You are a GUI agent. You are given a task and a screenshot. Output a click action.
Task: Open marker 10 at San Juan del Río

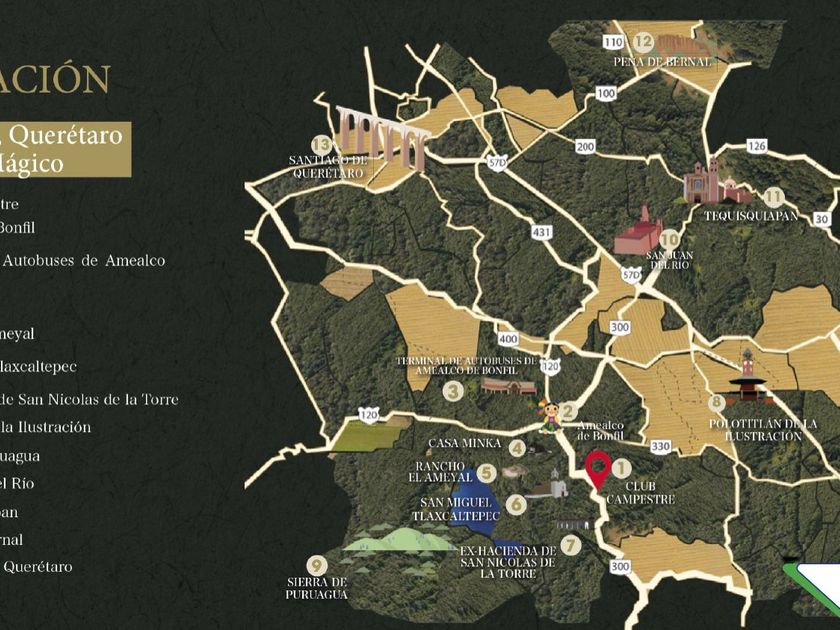(669, 240)
